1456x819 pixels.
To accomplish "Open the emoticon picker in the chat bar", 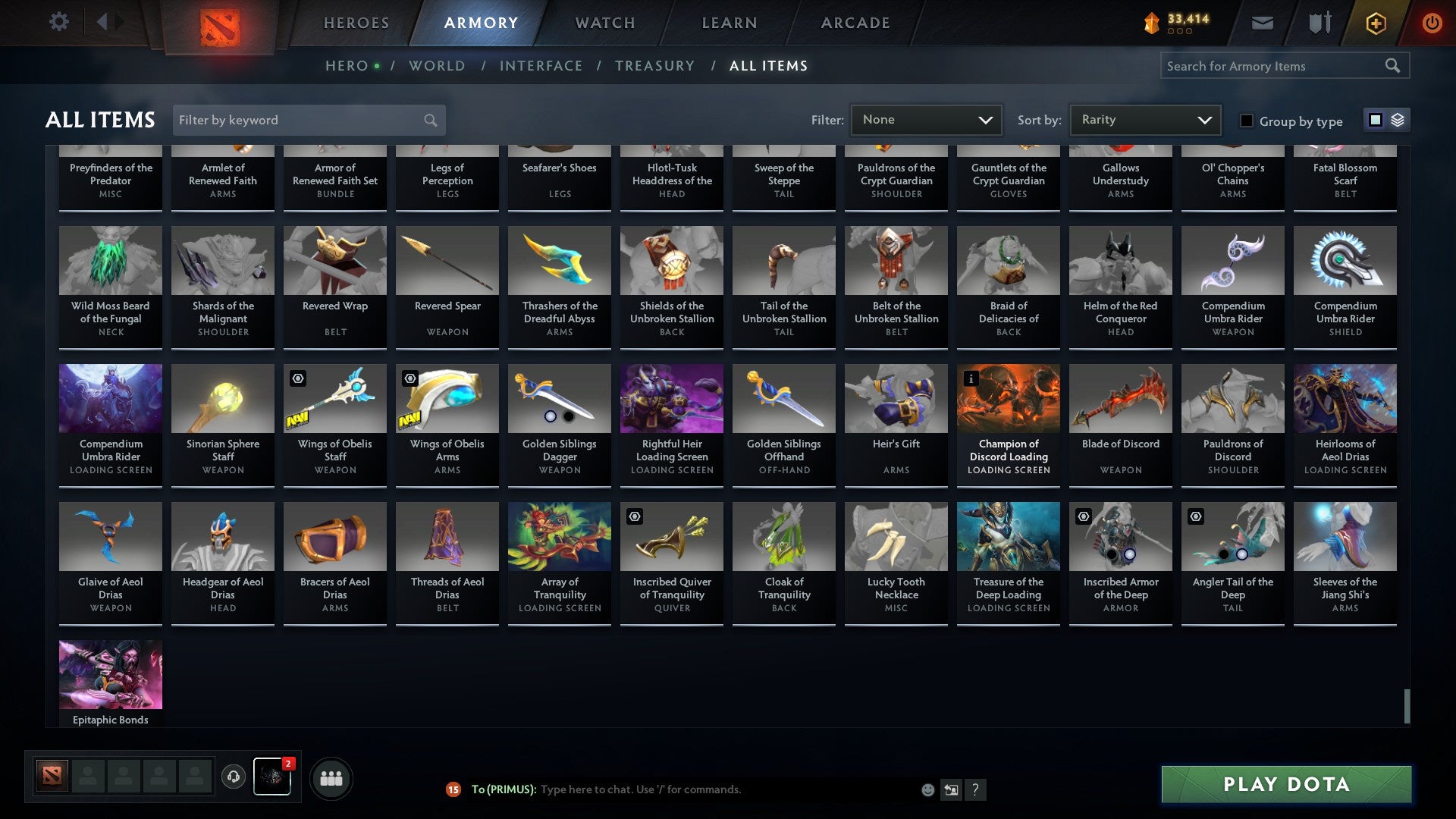I will 927,789.
